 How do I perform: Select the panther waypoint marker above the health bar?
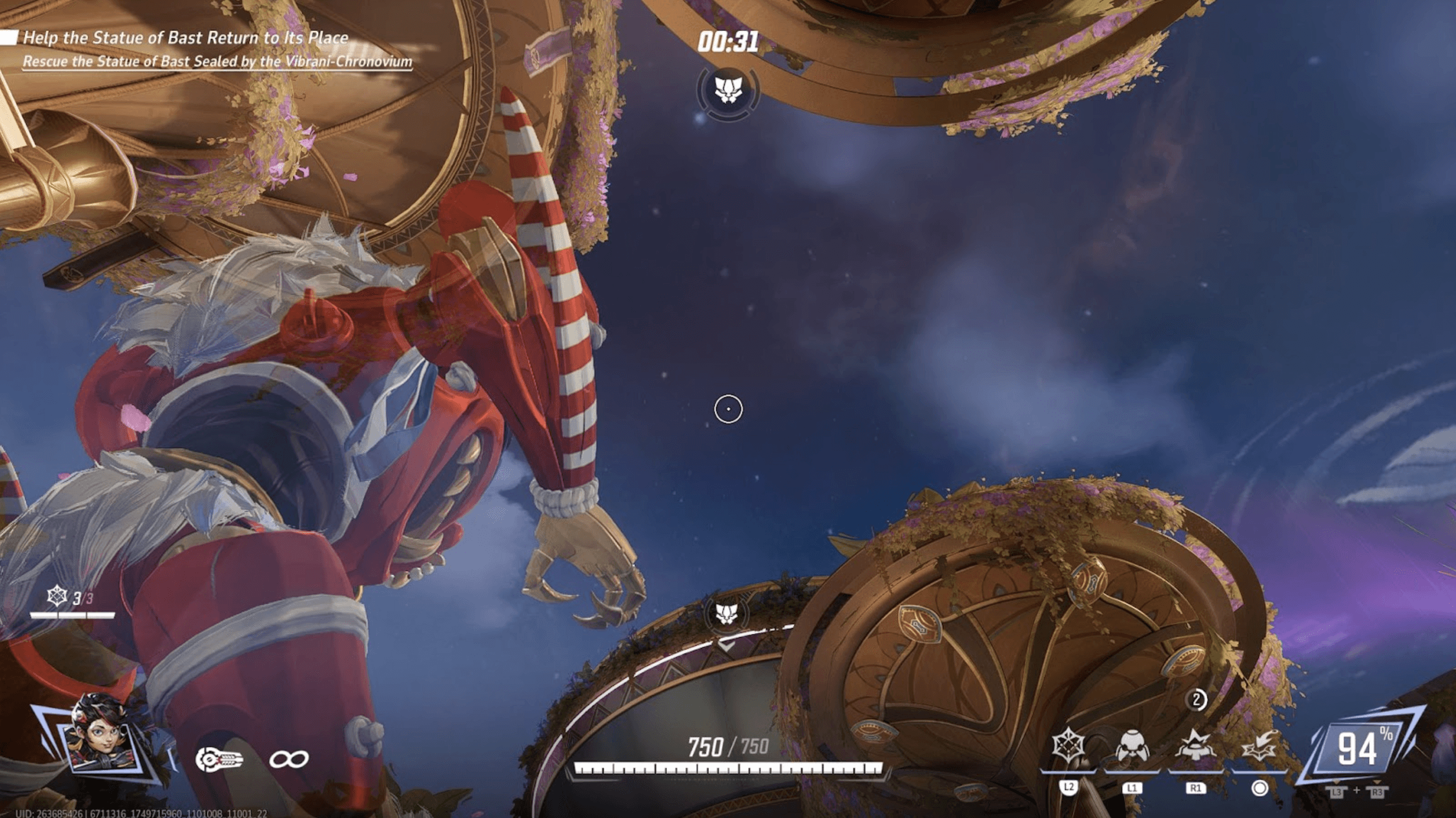[x=726, y=613]
